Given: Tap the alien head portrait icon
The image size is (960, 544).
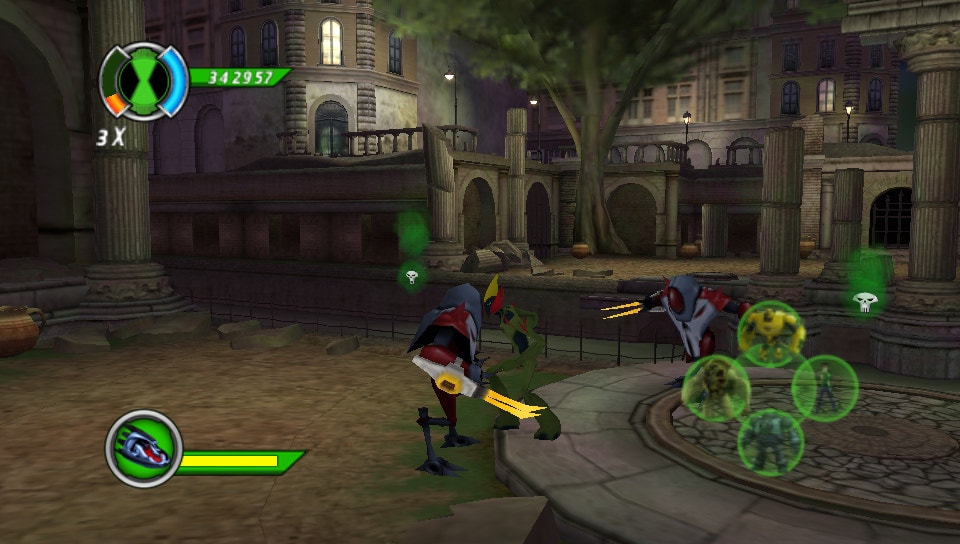Looking at the screenshot, I should tap(144, 449).
